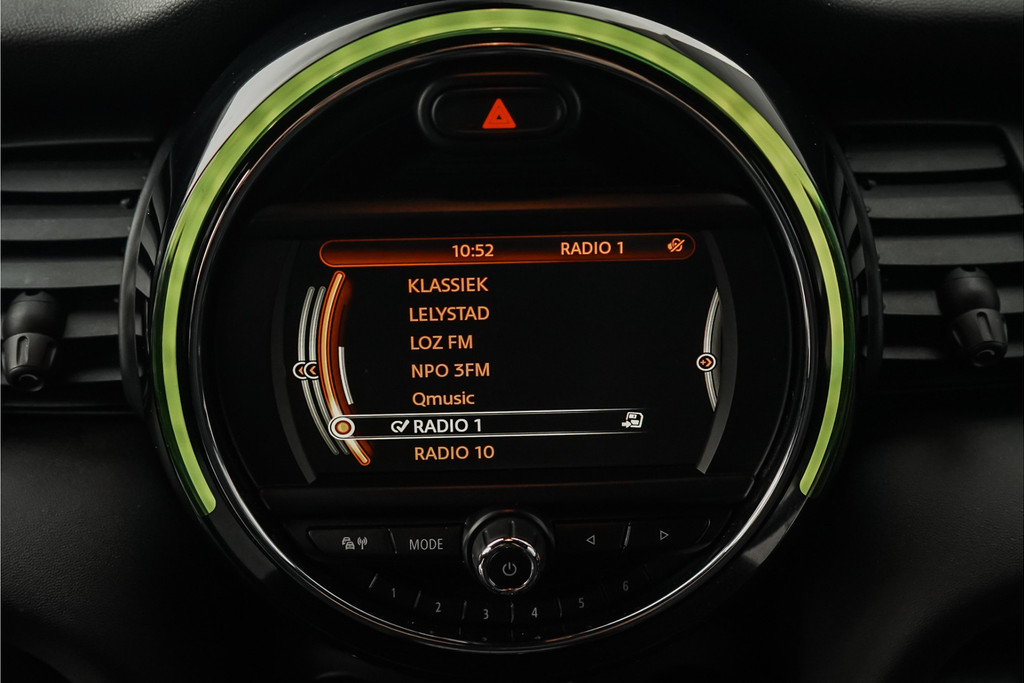Activate the MODE button

pyautogui.click(x=426, y=545)
